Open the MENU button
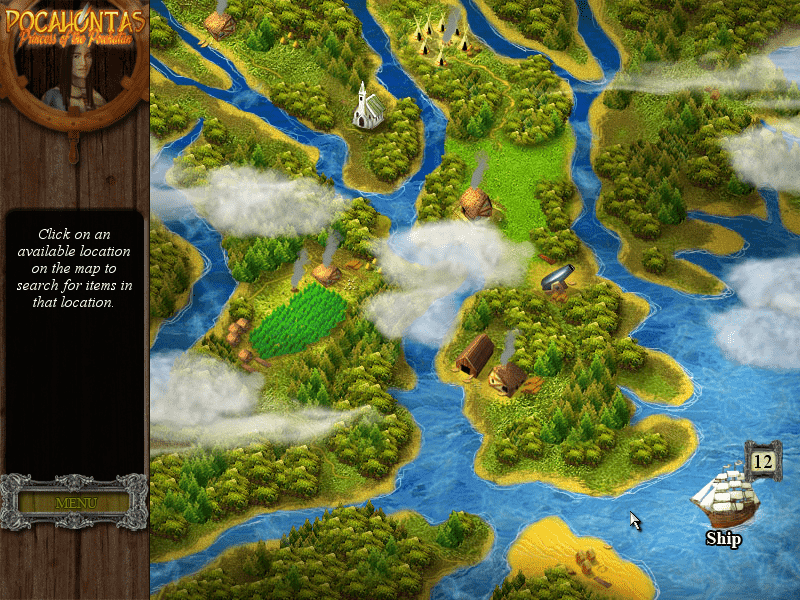 pyautogui.click(x=75, y=502)
